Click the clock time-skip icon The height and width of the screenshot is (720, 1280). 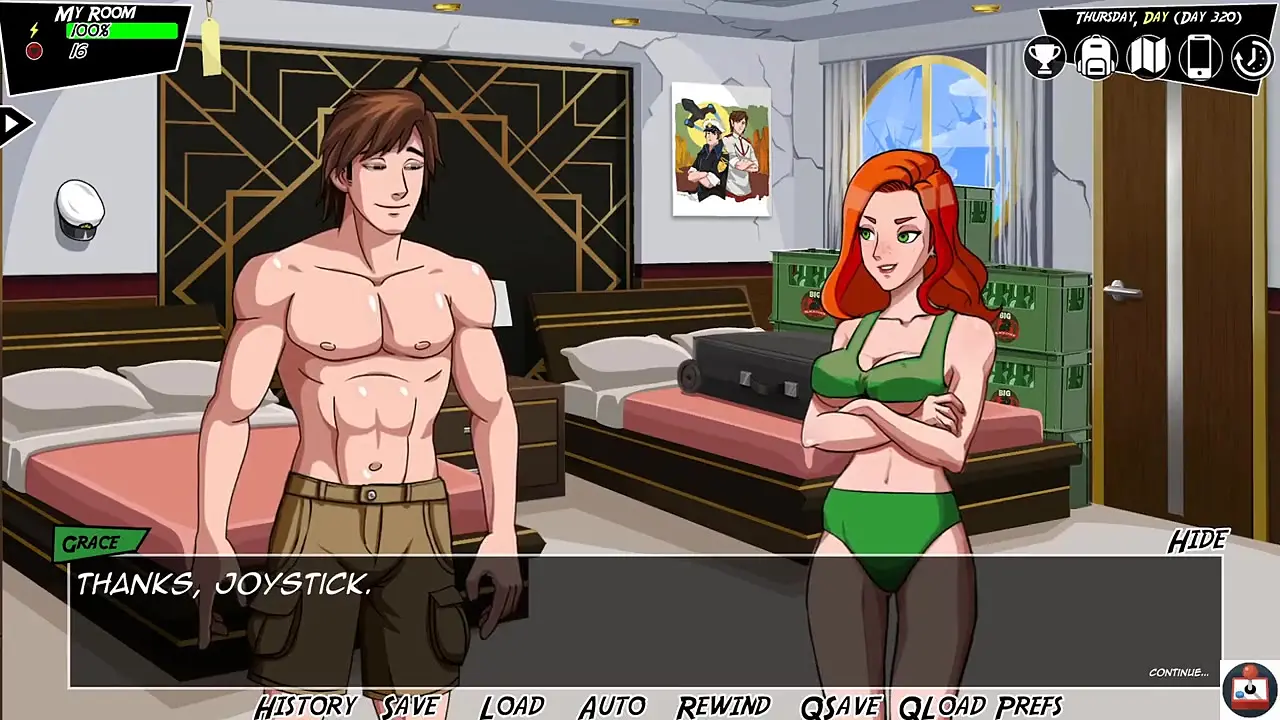pos(1251,57)
